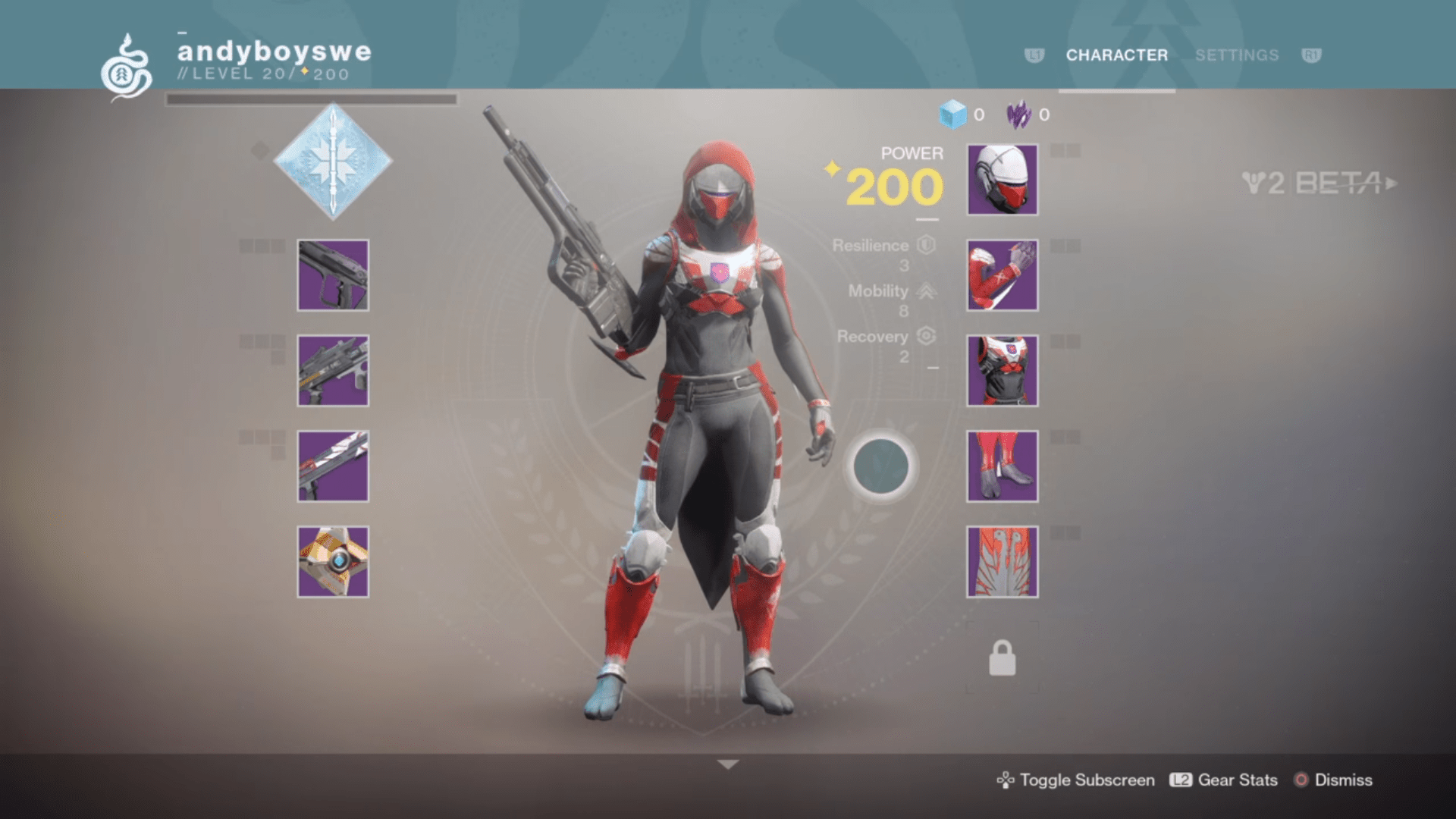The width and height of the screenshot is (1456, 819).
Task: Select the equipped leg armor
Action: 1001,469
